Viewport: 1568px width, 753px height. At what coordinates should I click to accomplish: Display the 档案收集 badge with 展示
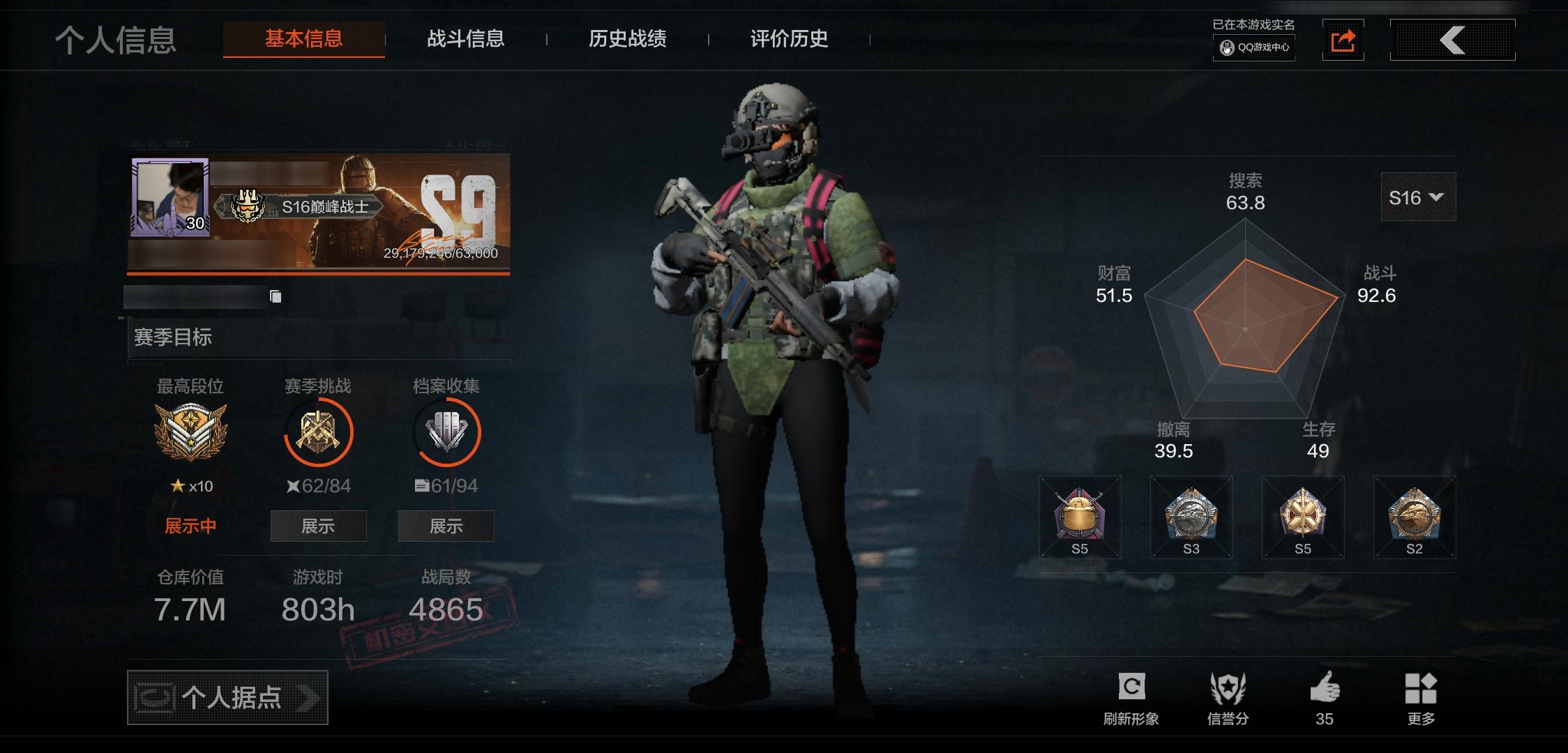pos(446,526)
